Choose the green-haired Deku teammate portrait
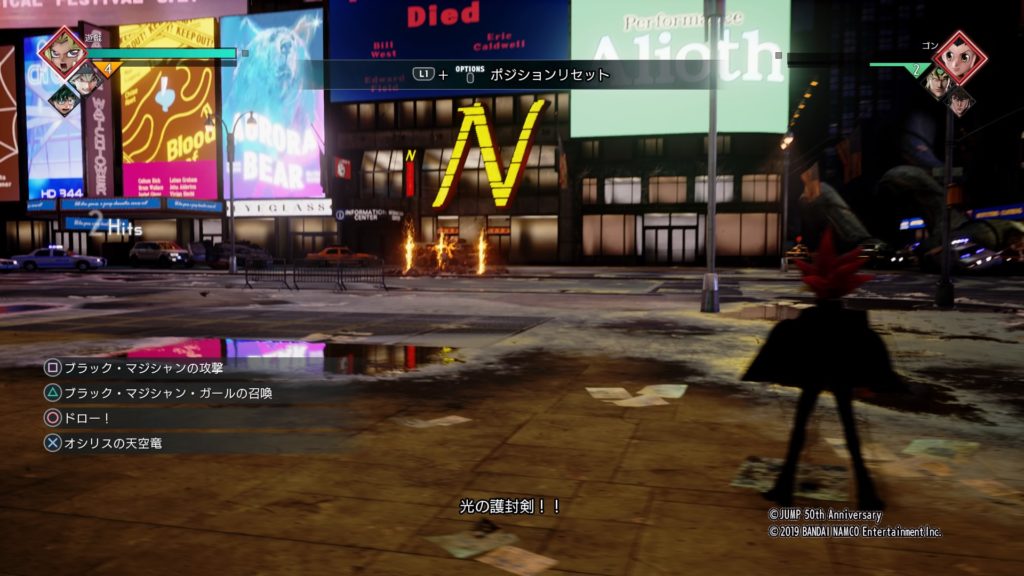The height and width of the screenshot is (576, 1024). (x=63, y=100)
